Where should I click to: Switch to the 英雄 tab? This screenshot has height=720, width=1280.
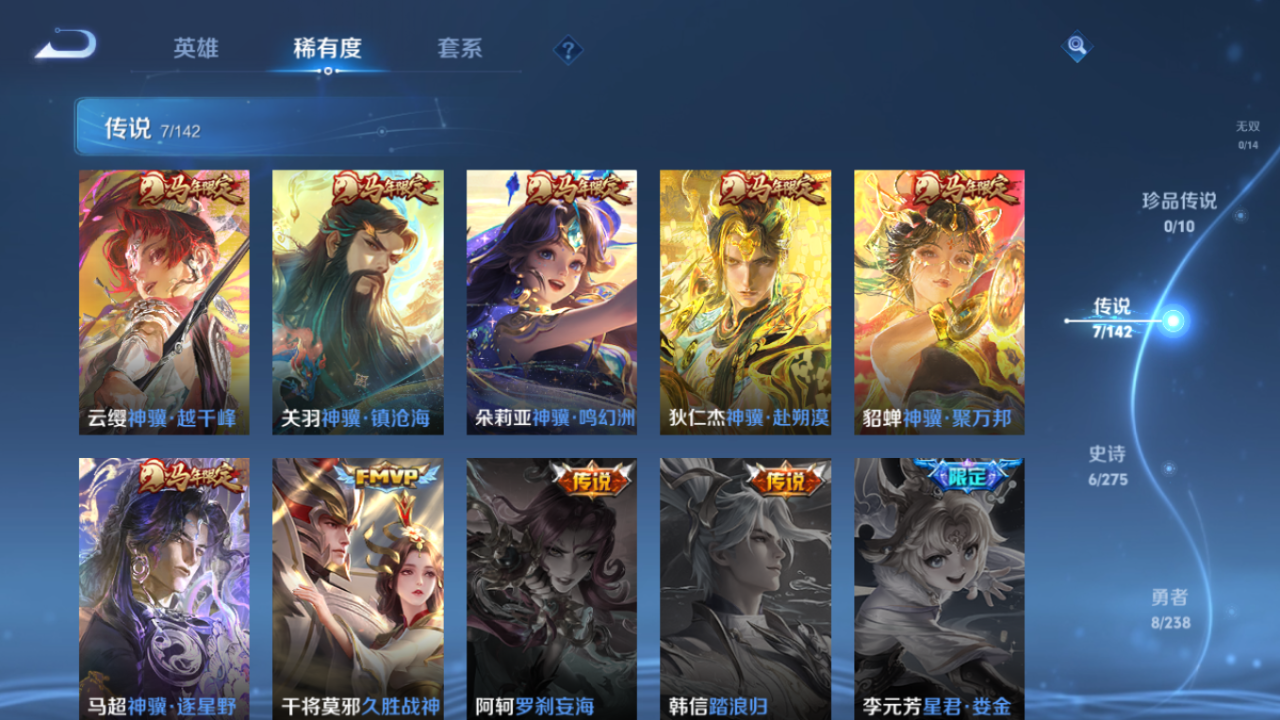[x=196, y=48]
